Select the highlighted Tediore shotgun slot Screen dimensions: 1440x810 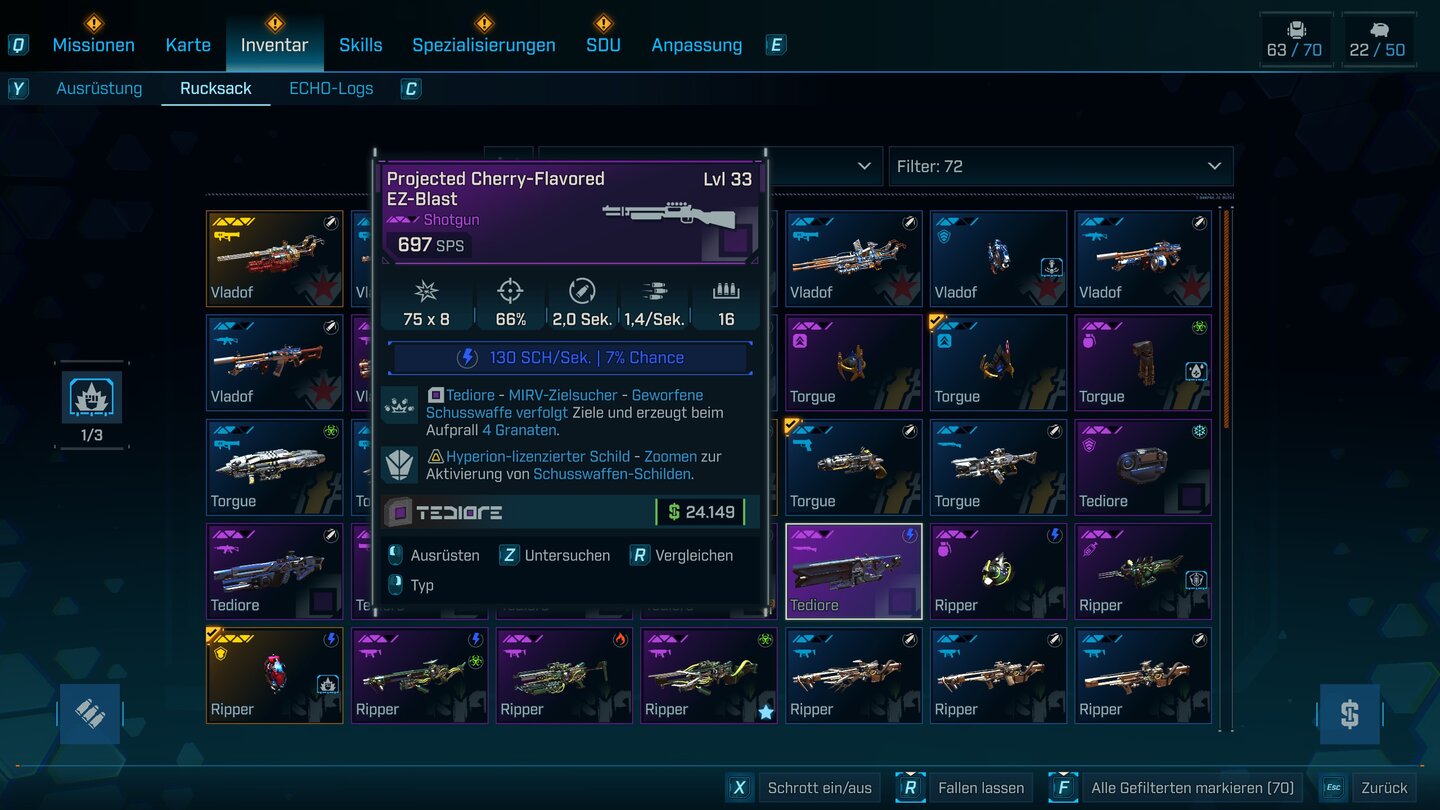pos(853,571)
